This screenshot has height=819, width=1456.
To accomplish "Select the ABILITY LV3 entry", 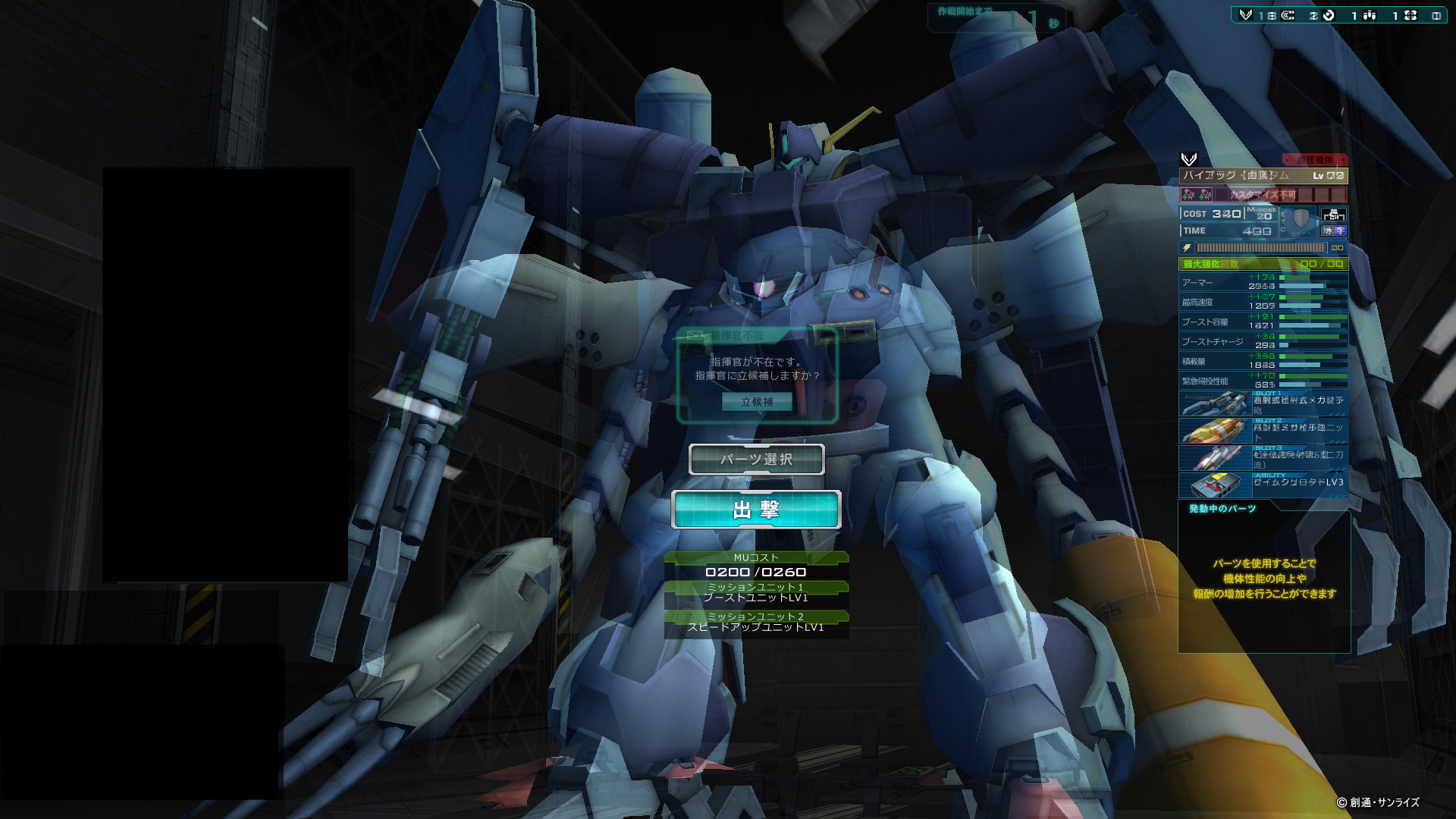I will coord(1263,484).
